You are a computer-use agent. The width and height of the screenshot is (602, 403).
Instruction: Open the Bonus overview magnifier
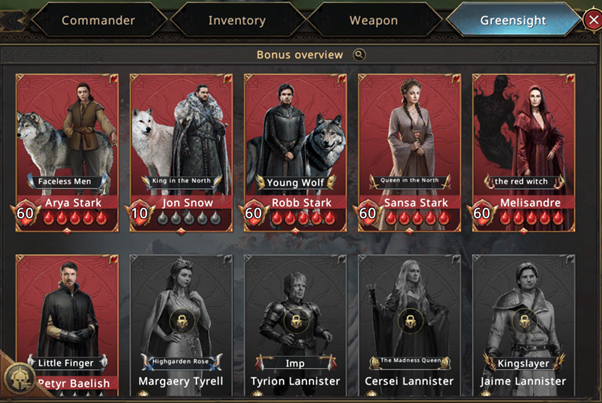(359, 55)
